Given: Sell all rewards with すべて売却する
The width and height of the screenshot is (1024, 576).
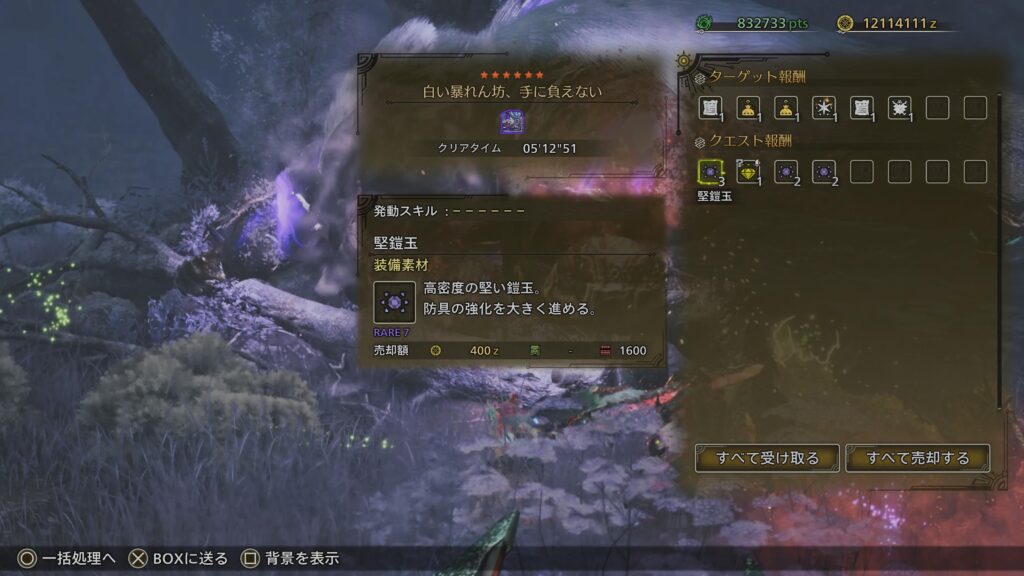Looking at the screenshot, I should [918, 458].
